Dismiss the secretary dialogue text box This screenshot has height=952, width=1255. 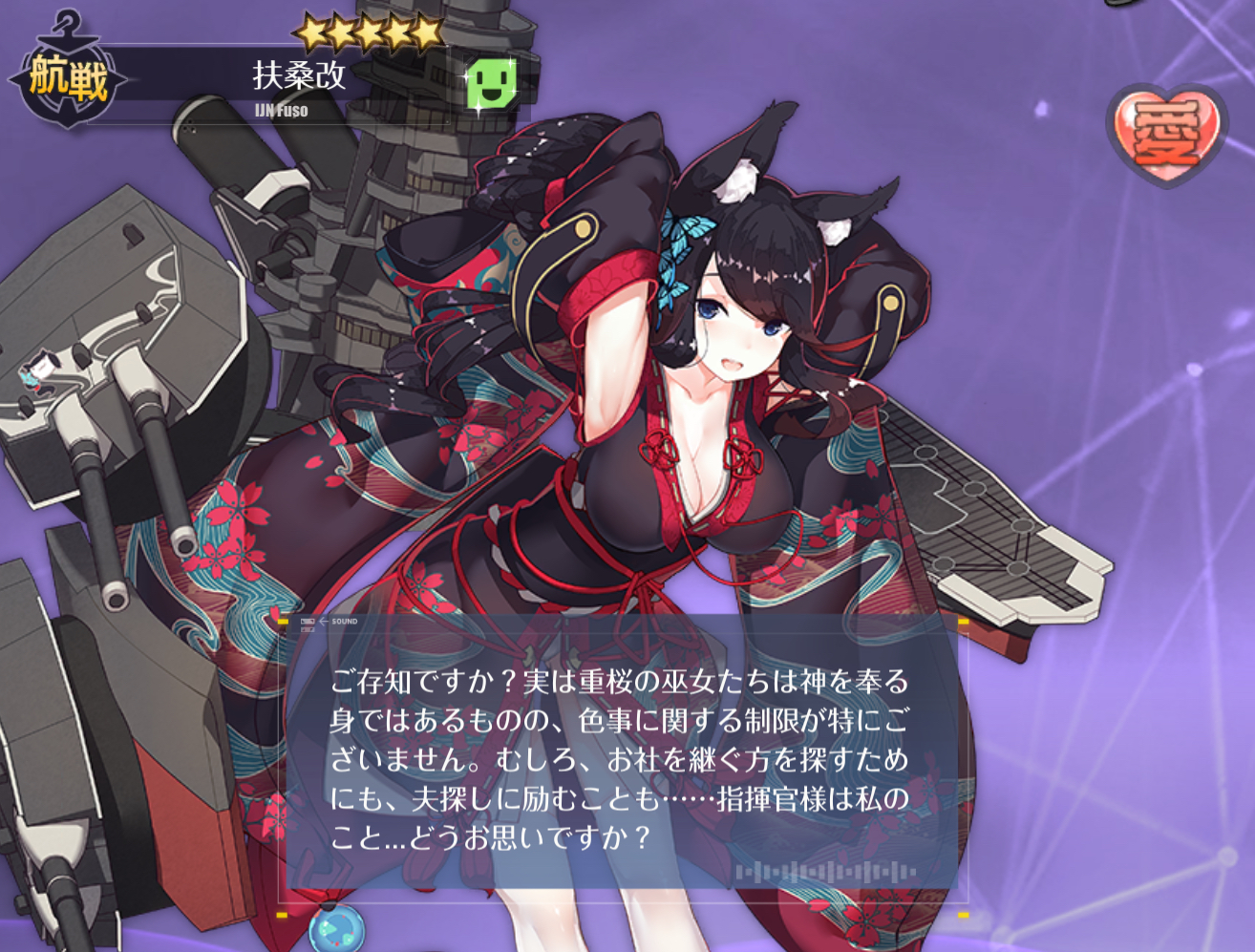tap(623, 759)
